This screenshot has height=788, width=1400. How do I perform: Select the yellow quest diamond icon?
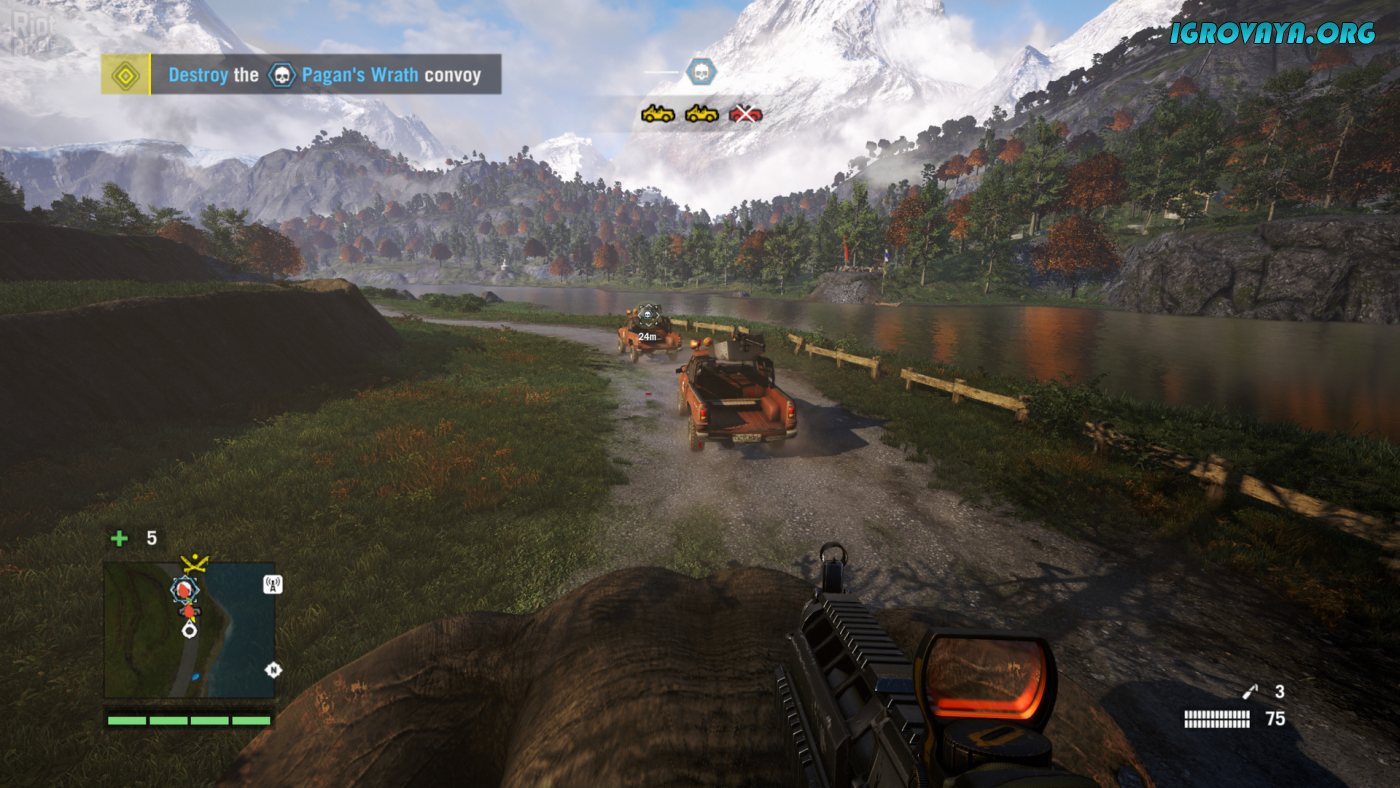(125, 75)
